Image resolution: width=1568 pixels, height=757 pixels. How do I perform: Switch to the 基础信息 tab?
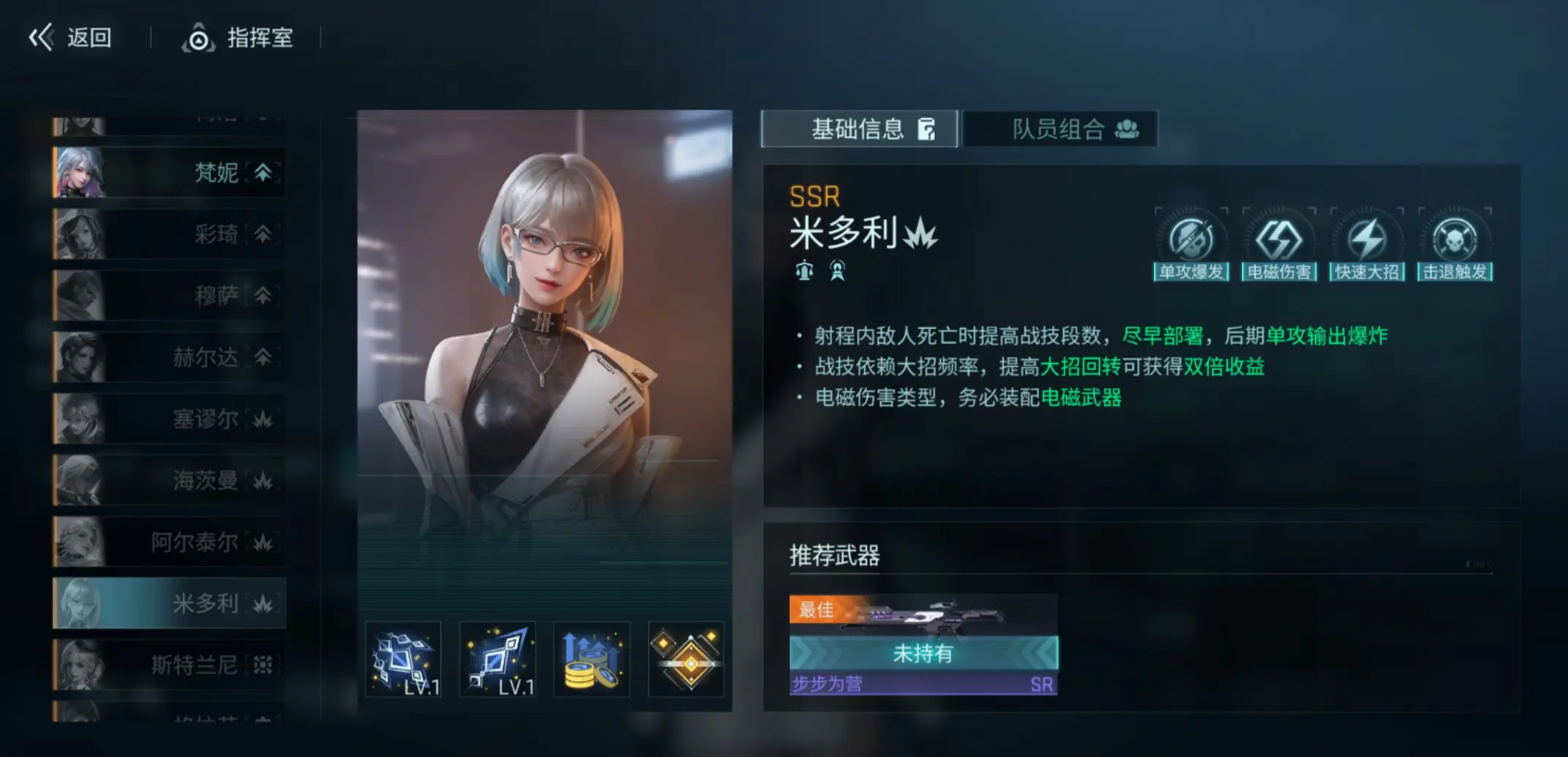pos(859,129)
